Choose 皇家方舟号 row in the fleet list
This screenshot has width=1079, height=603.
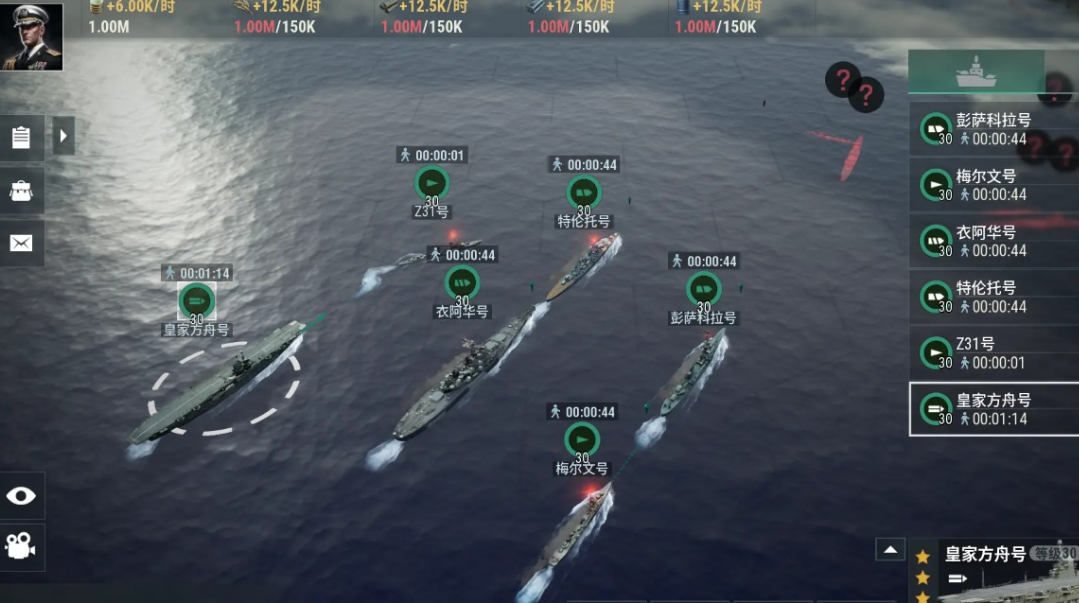pos(993,409)
